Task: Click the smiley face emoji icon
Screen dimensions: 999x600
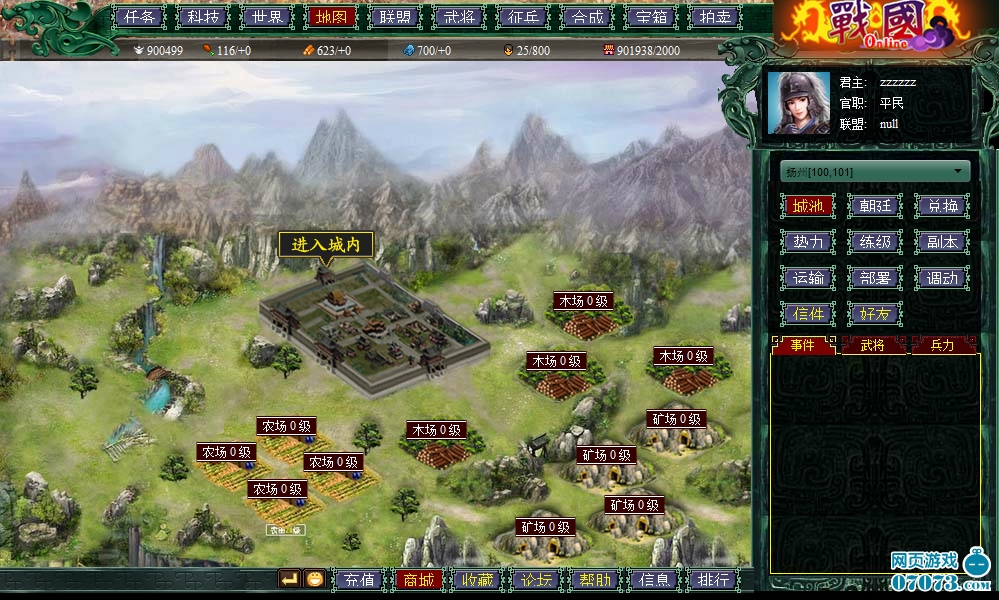Action: tap(315, 579)
